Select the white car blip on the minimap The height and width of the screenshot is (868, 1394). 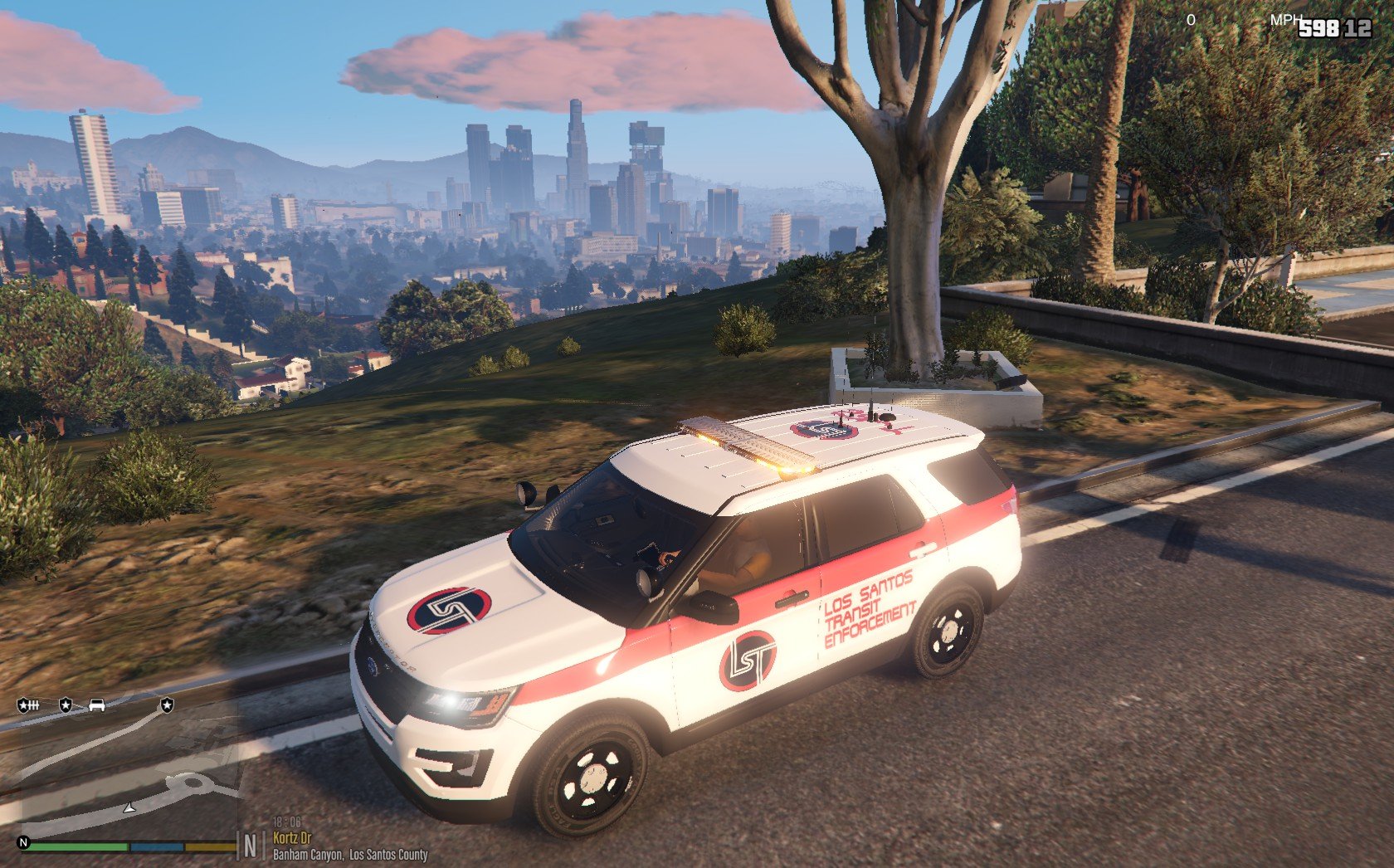97,705
